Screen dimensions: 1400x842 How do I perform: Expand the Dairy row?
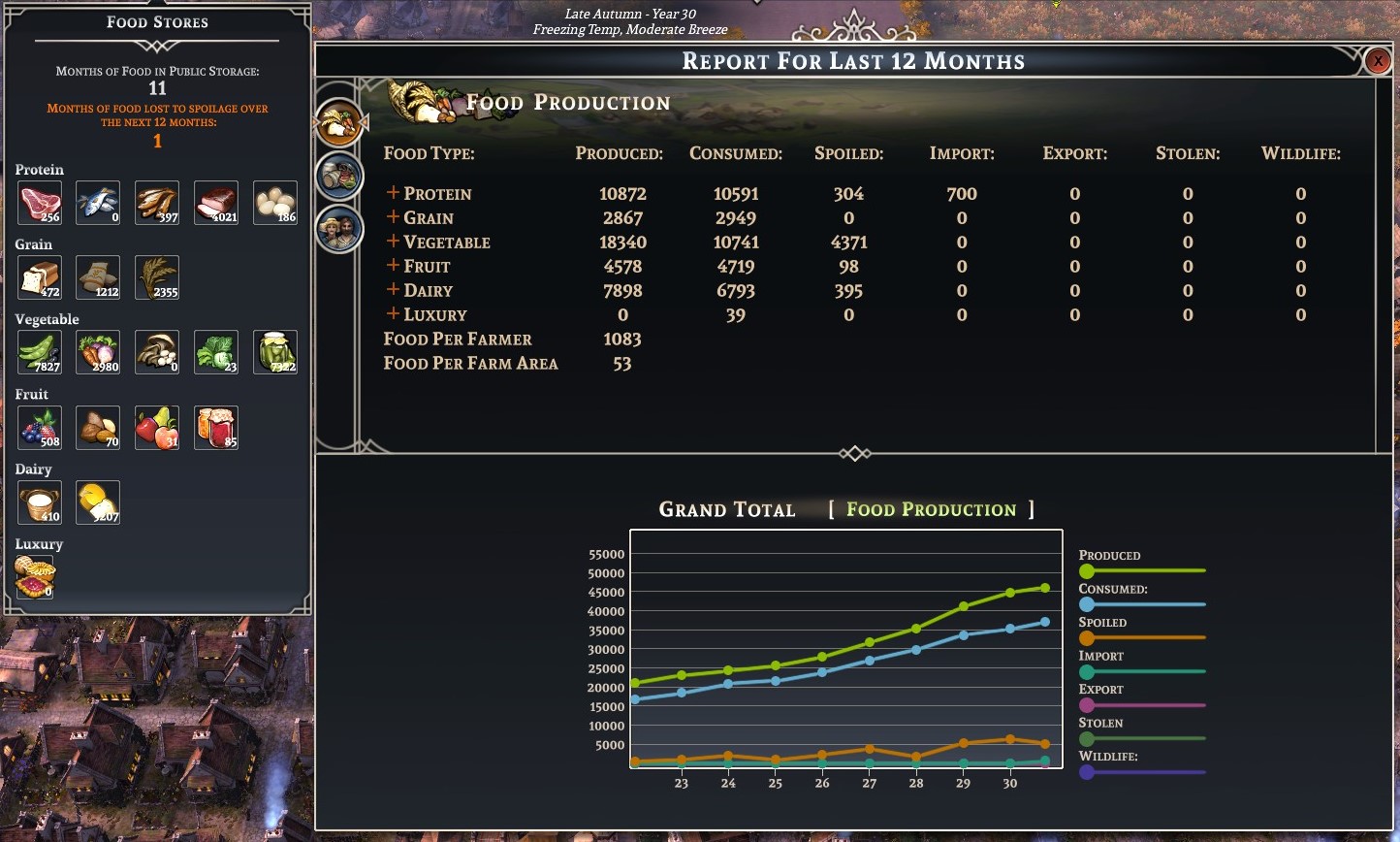click(x=393, y=290)
